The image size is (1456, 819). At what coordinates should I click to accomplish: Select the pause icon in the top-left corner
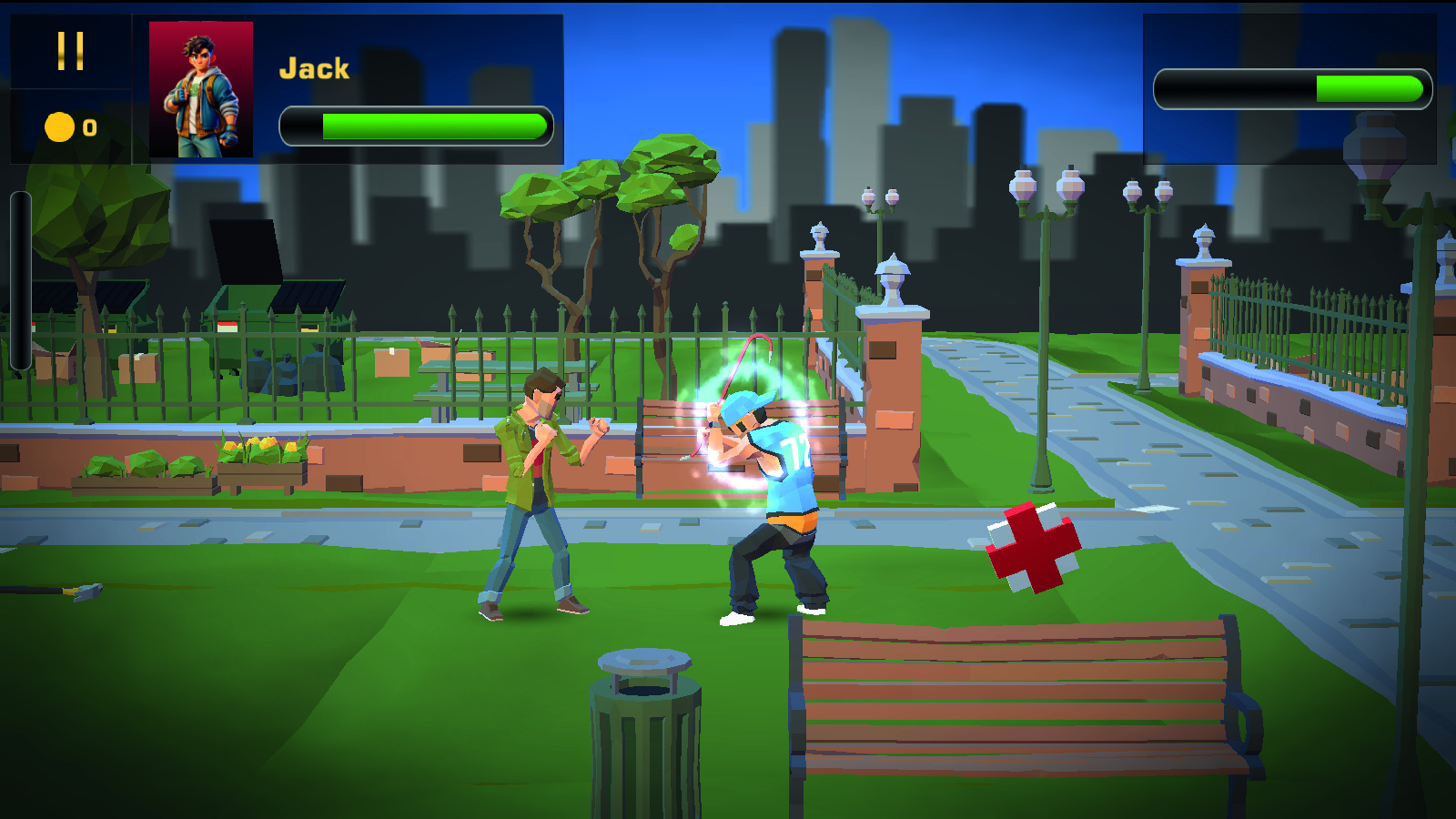(71, 52)
